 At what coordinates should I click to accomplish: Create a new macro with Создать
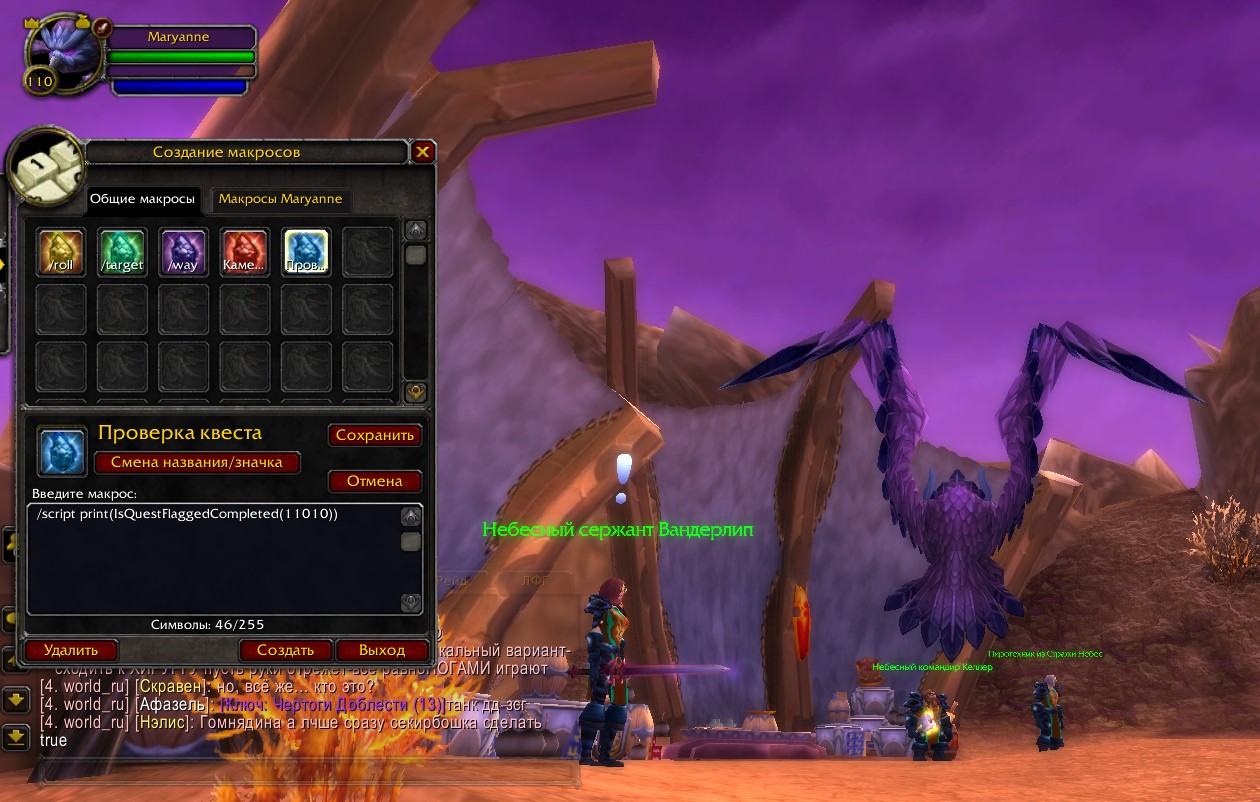pos(285,650)
